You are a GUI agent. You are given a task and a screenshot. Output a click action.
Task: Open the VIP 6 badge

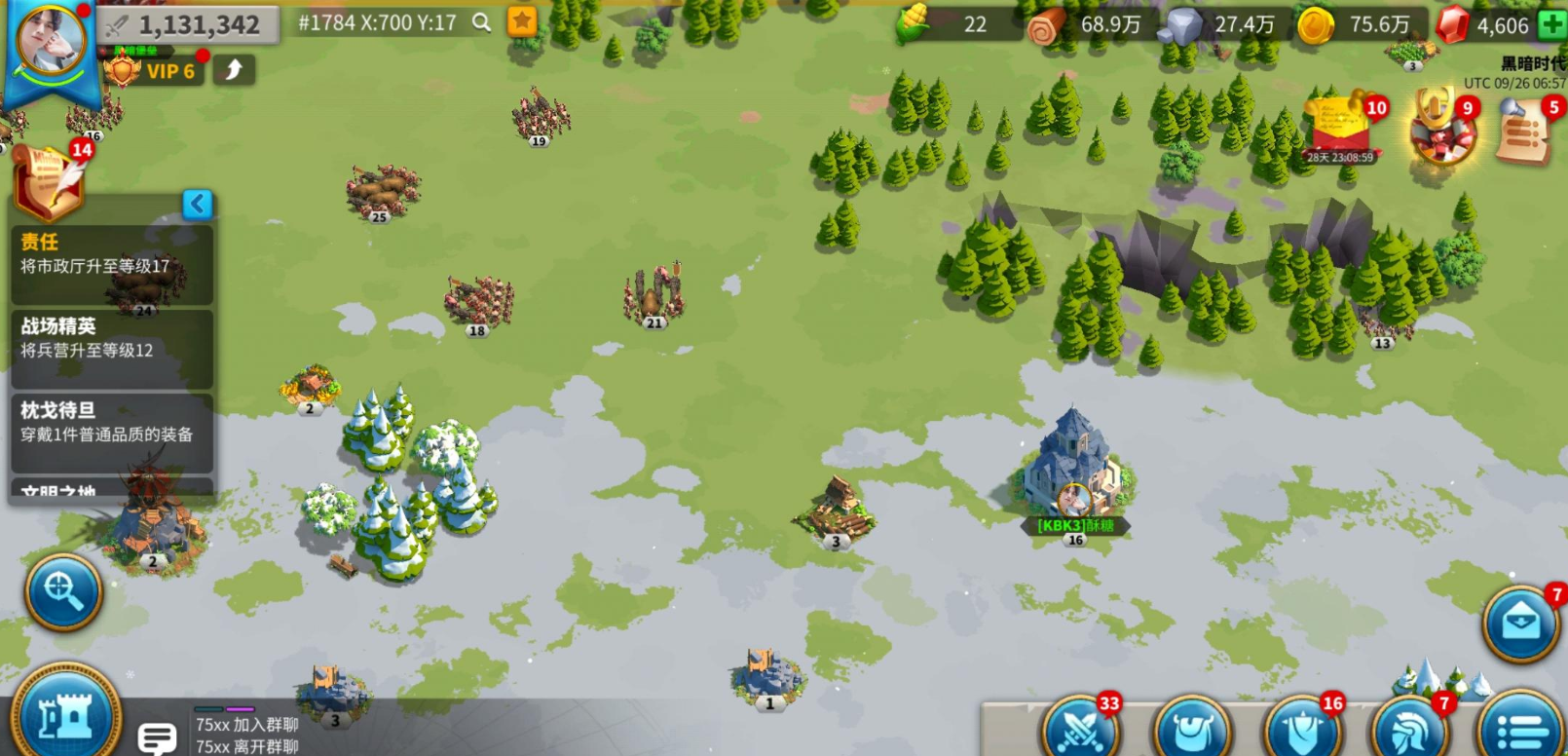pyautogui.click(x=156, y=71)
